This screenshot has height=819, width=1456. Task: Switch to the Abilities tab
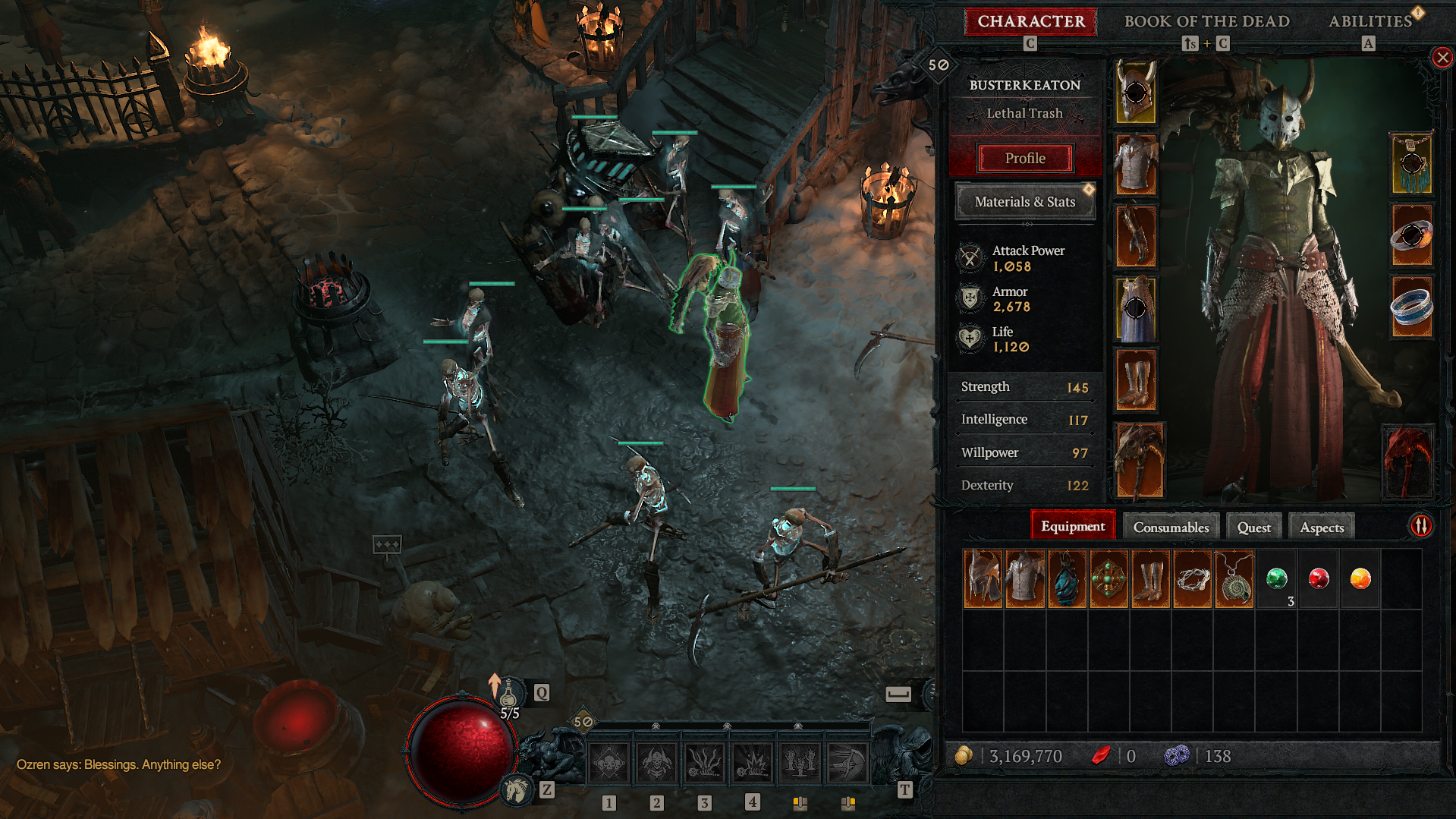1370,21
